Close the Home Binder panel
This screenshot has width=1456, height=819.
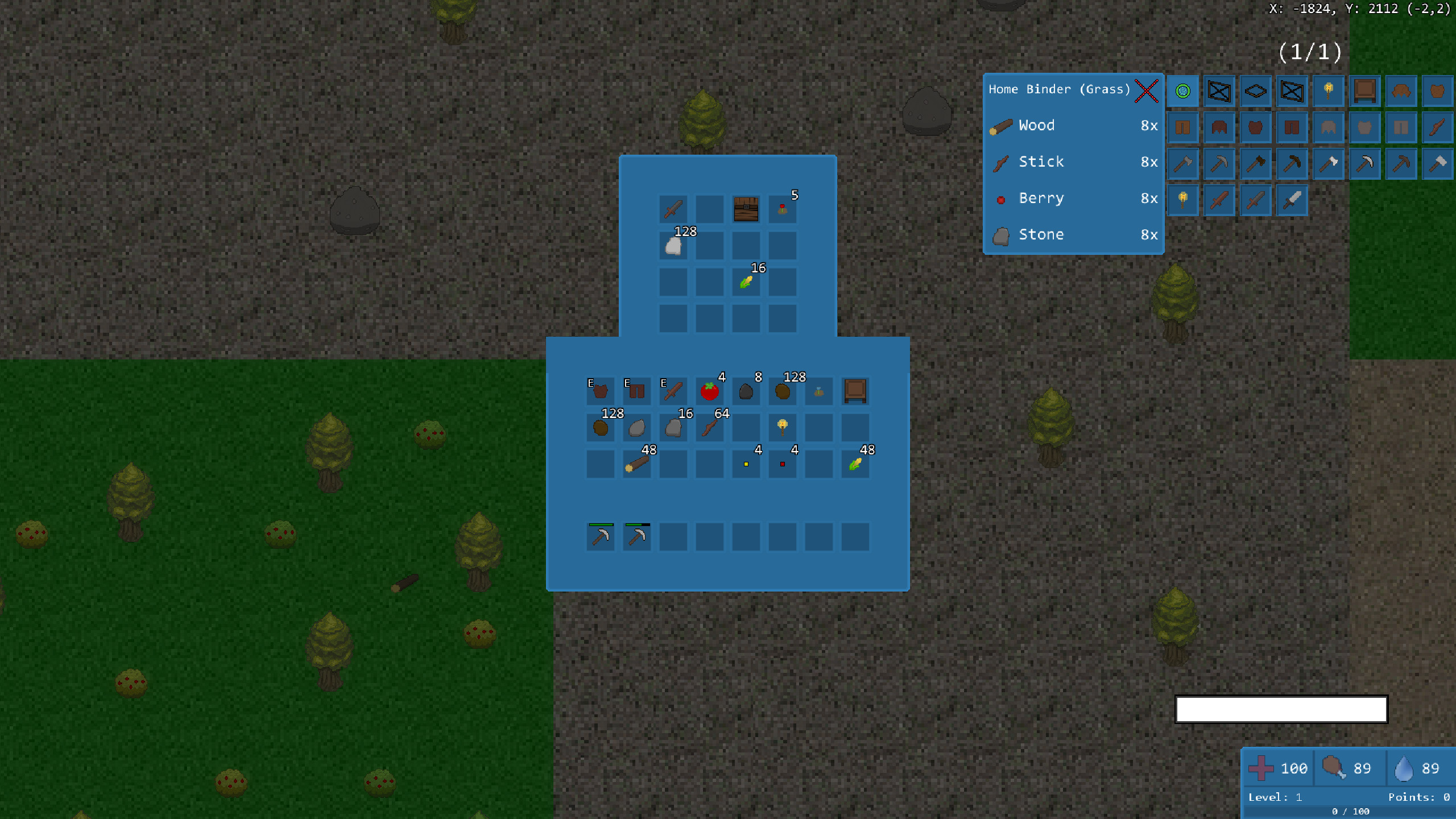coord(1145,91)
